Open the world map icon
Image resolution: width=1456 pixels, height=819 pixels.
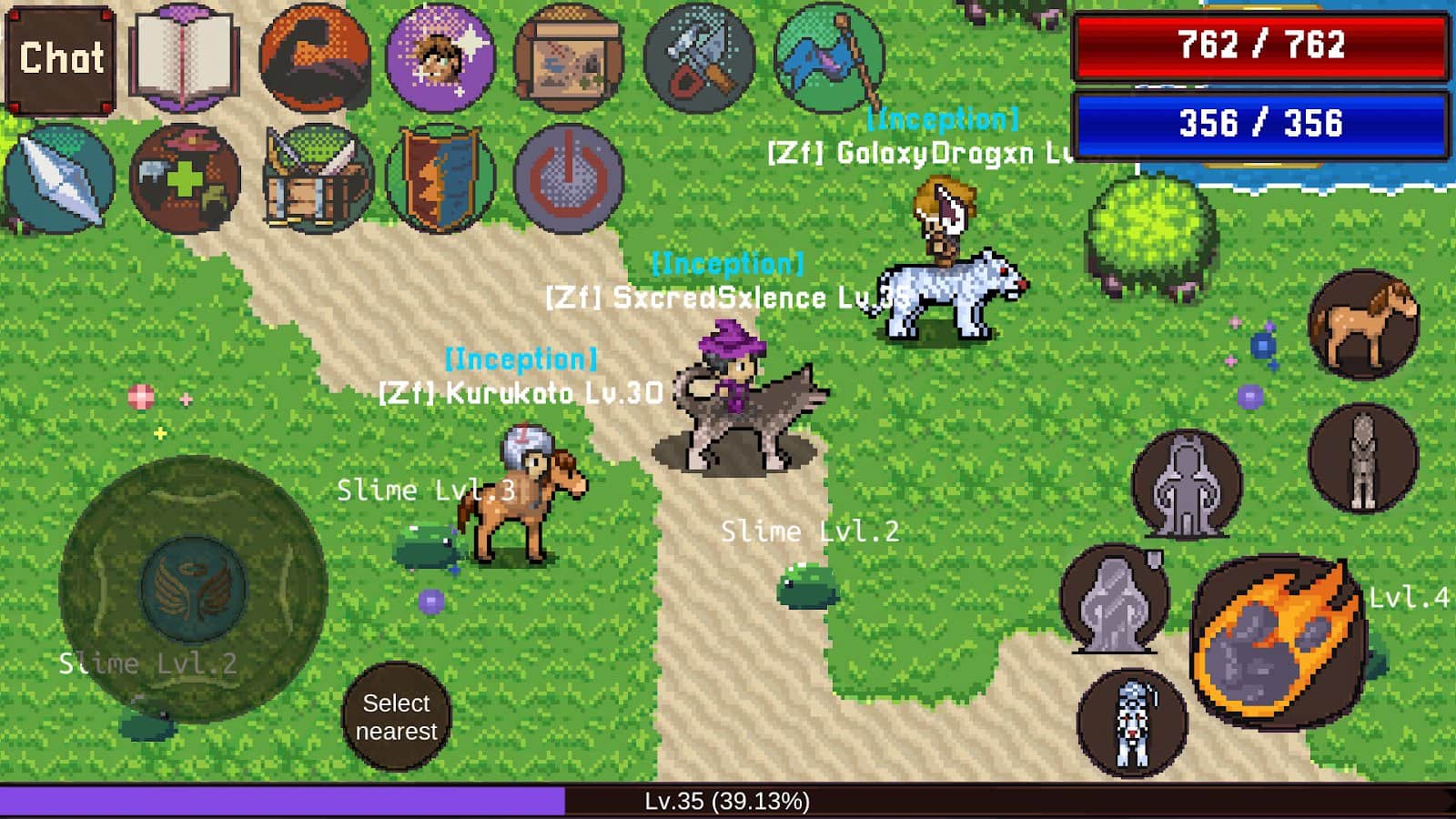coord(564,55)
